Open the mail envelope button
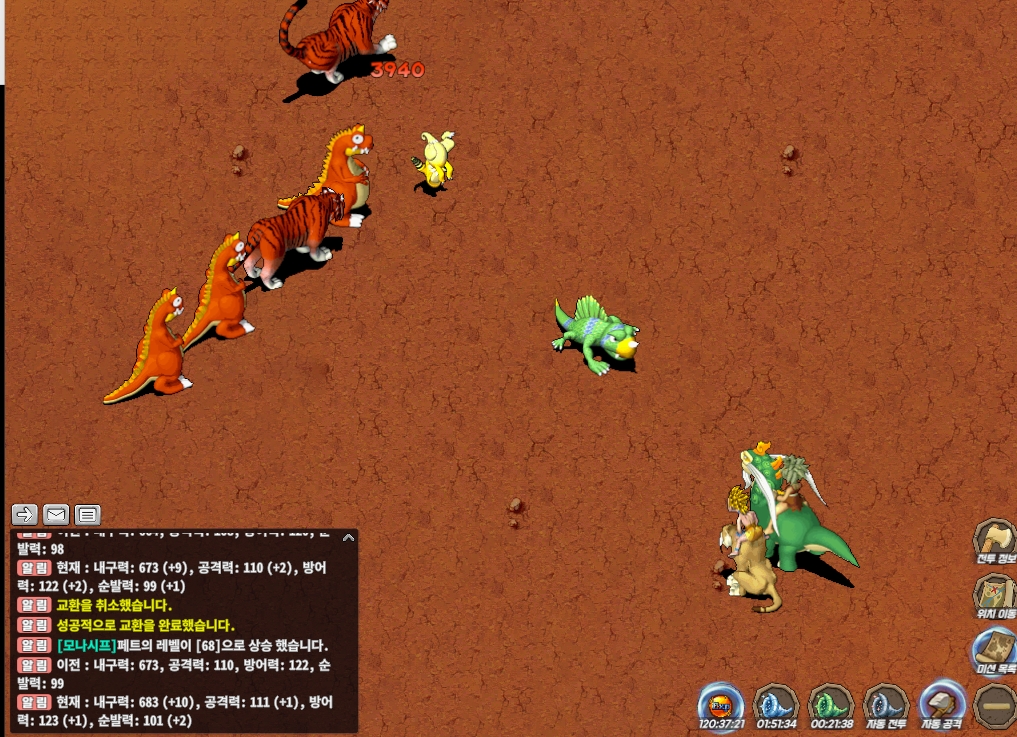 coord(56,515)
